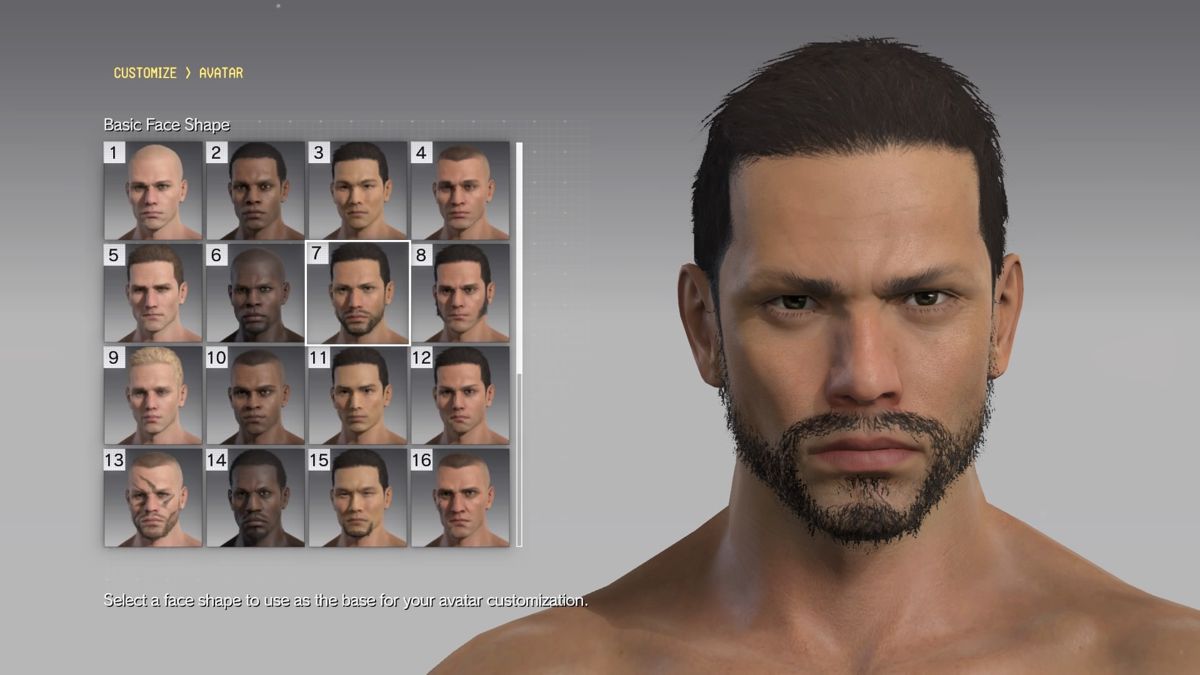Pick face 8 with long sideburns
The width and height of the screenshot is (1200, 675).
pos(460,293)
